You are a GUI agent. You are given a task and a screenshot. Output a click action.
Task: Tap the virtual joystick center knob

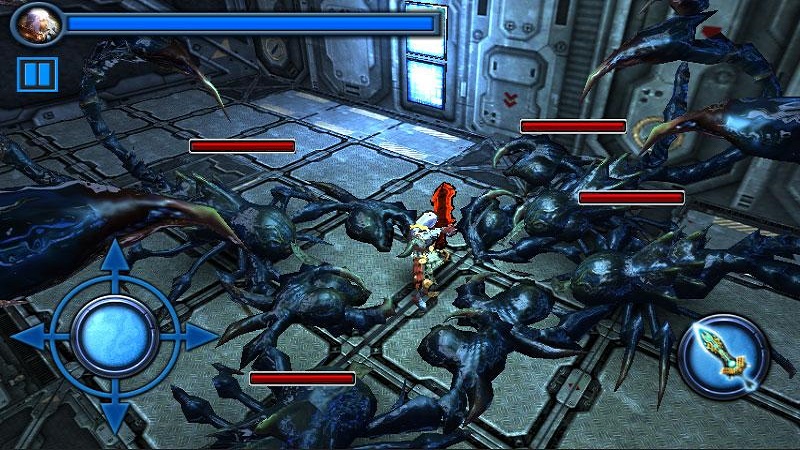coord(114,336)
